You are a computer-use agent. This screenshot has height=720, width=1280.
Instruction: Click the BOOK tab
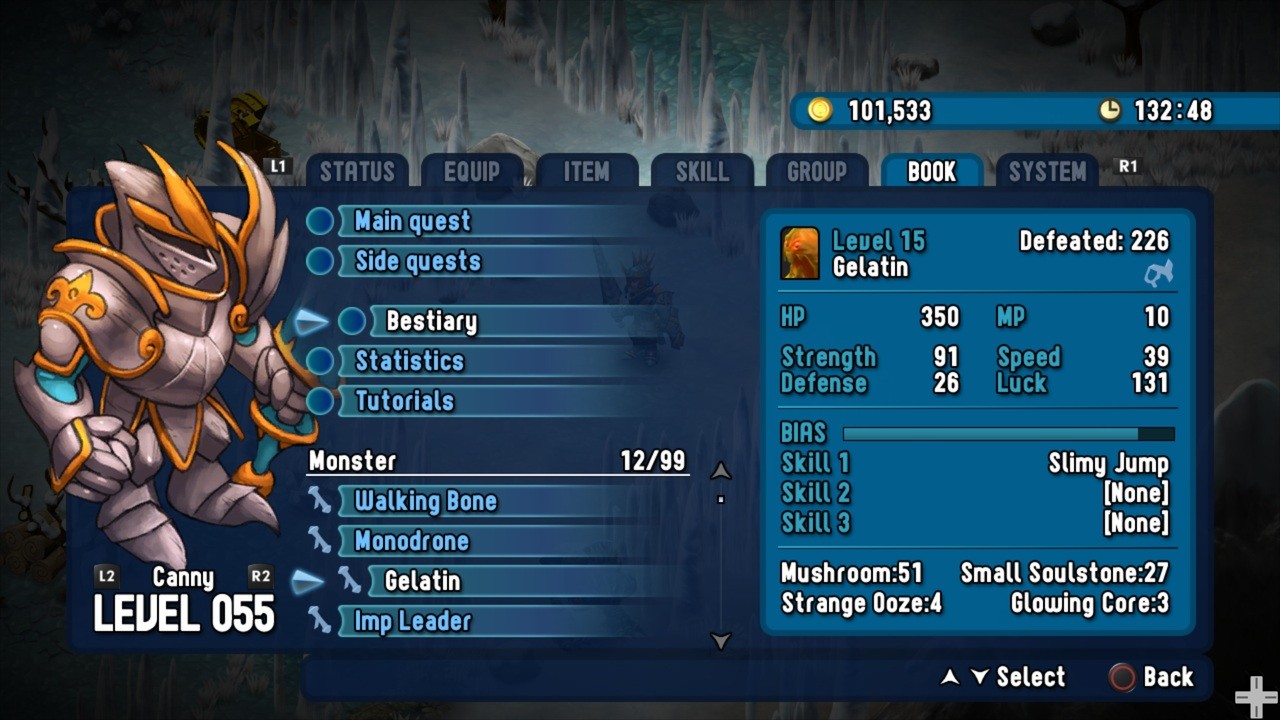coord(932,171)
